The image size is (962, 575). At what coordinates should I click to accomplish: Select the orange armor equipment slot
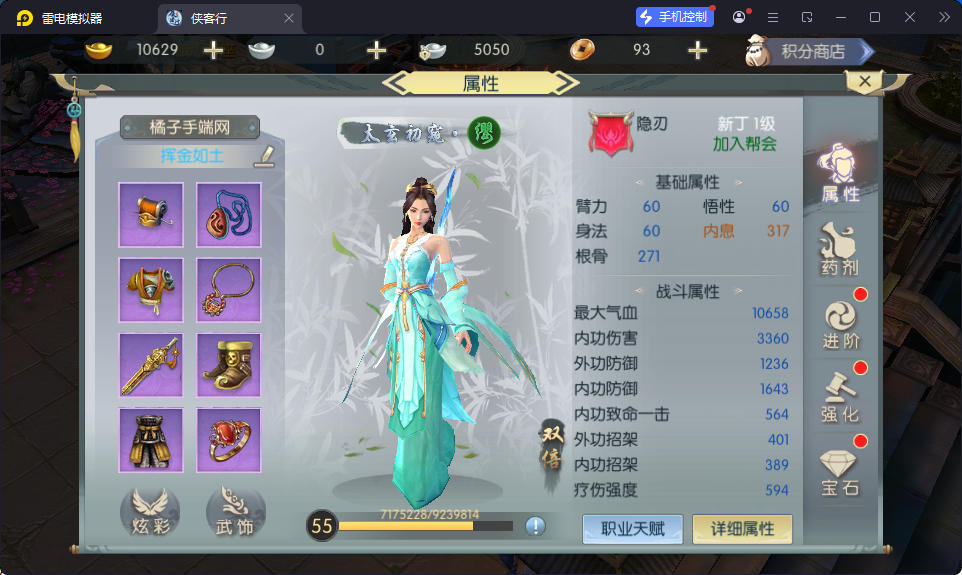pyautogui.click(x=151, y=290)
